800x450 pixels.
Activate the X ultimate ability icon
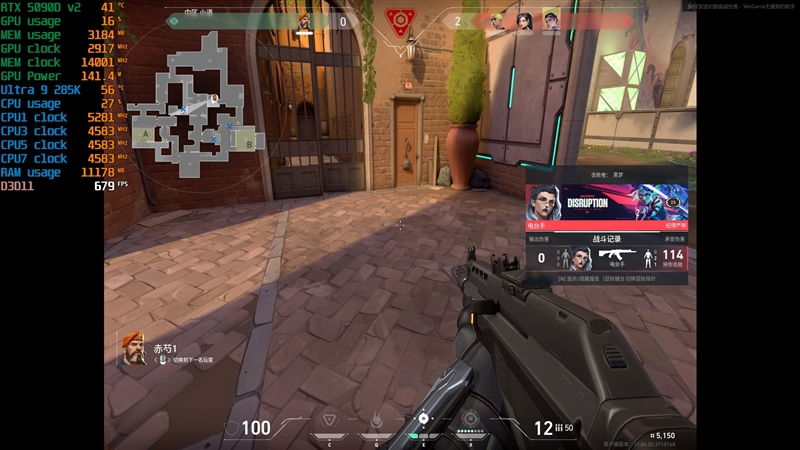470,420
